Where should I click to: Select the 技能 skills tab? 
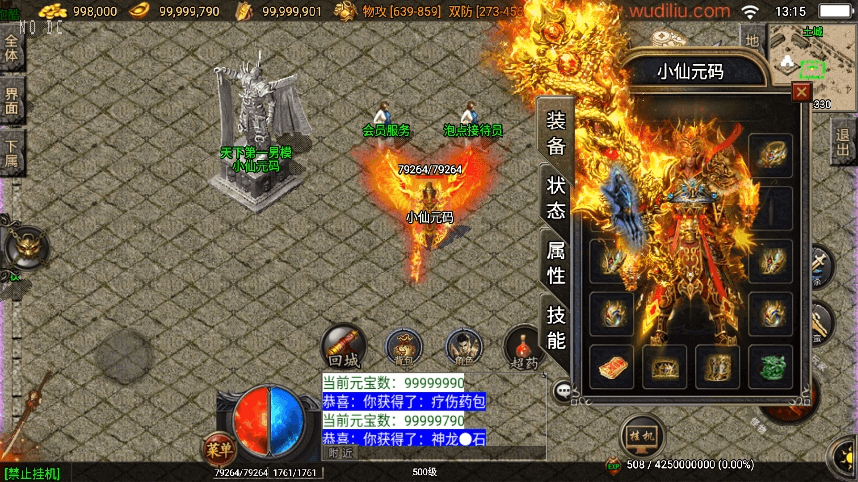(556, 327)
